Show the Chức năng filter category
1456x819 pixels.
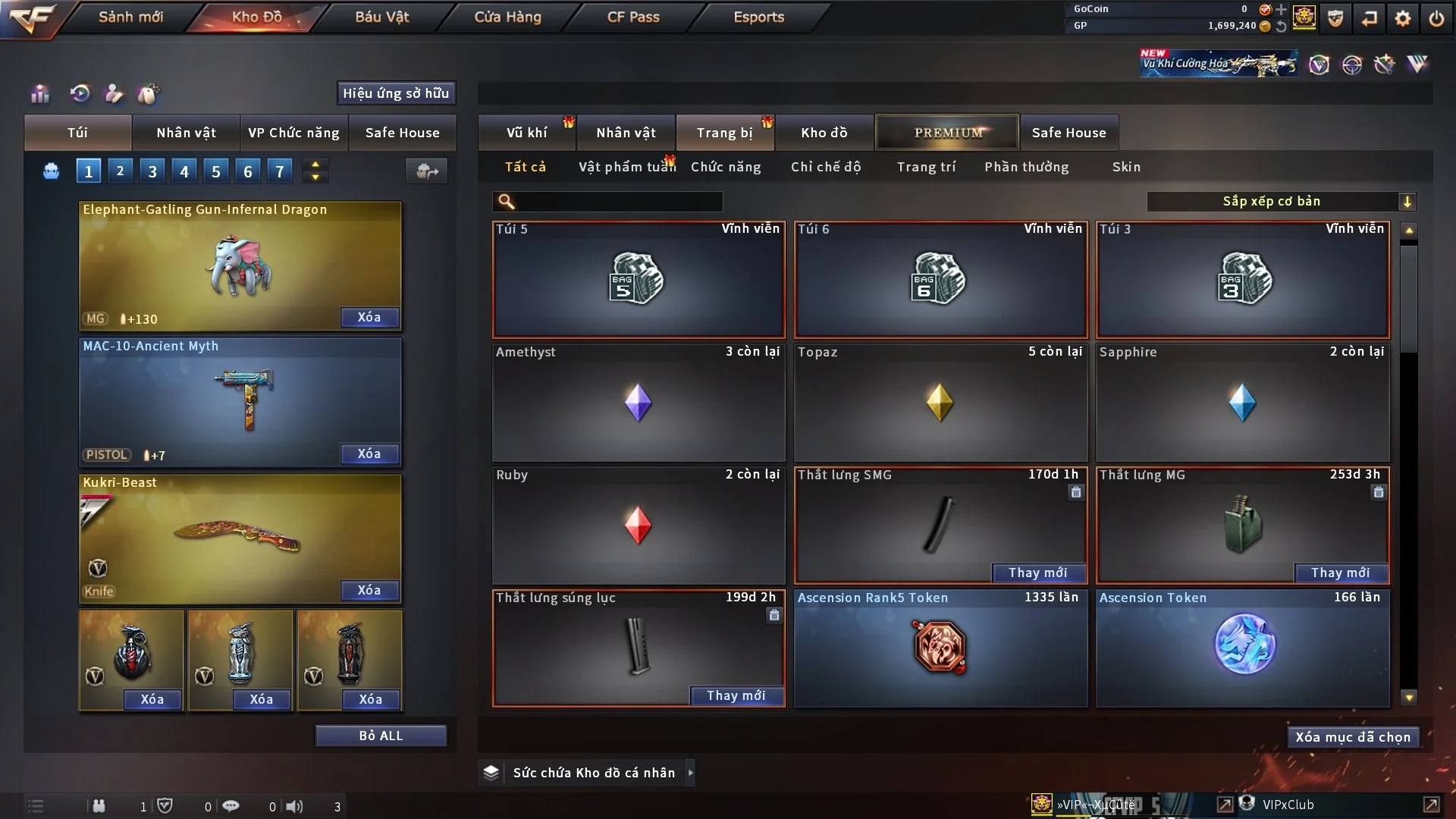(x=725, y=167)
